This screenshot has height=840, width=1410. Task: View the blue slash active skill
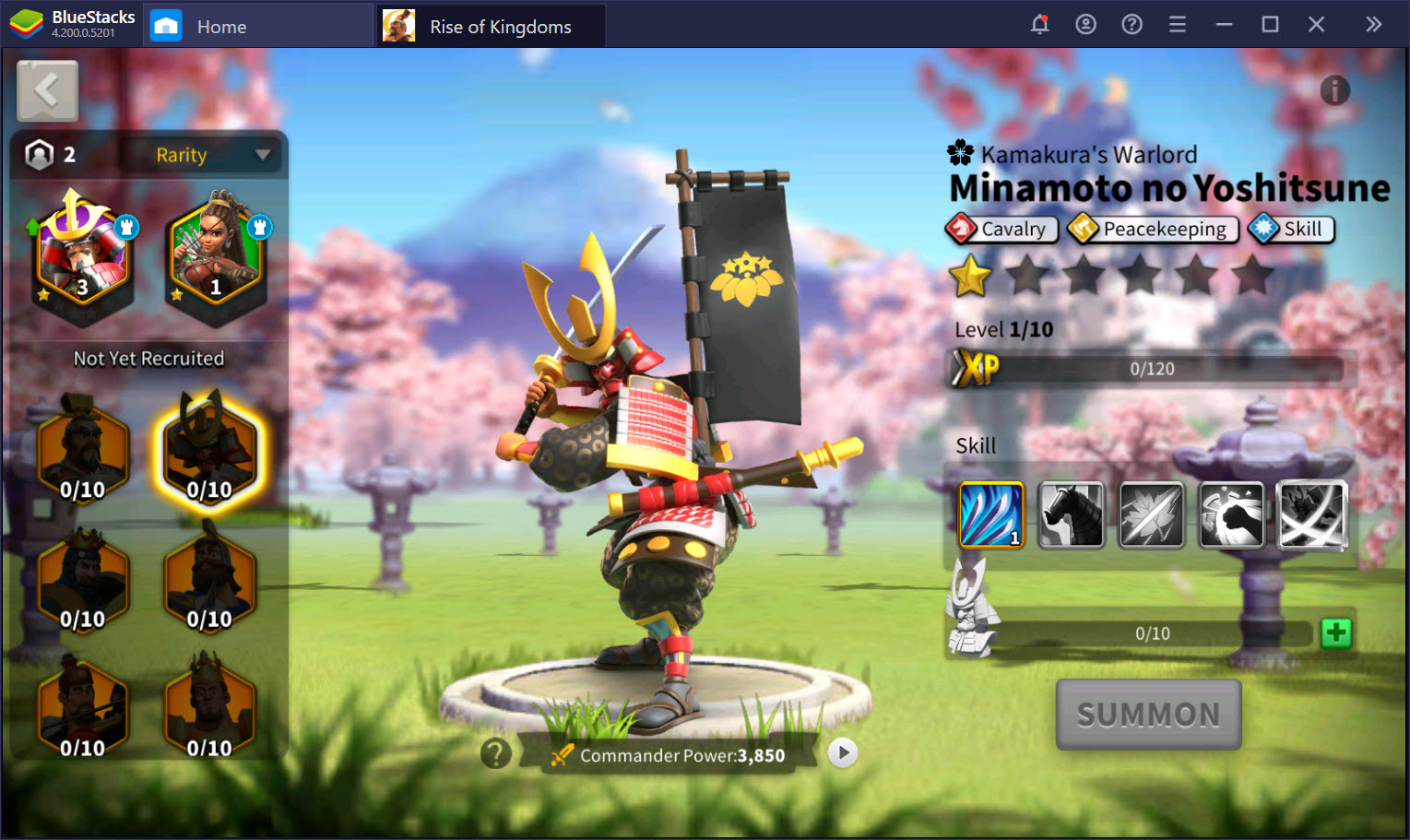pos(991,515)
